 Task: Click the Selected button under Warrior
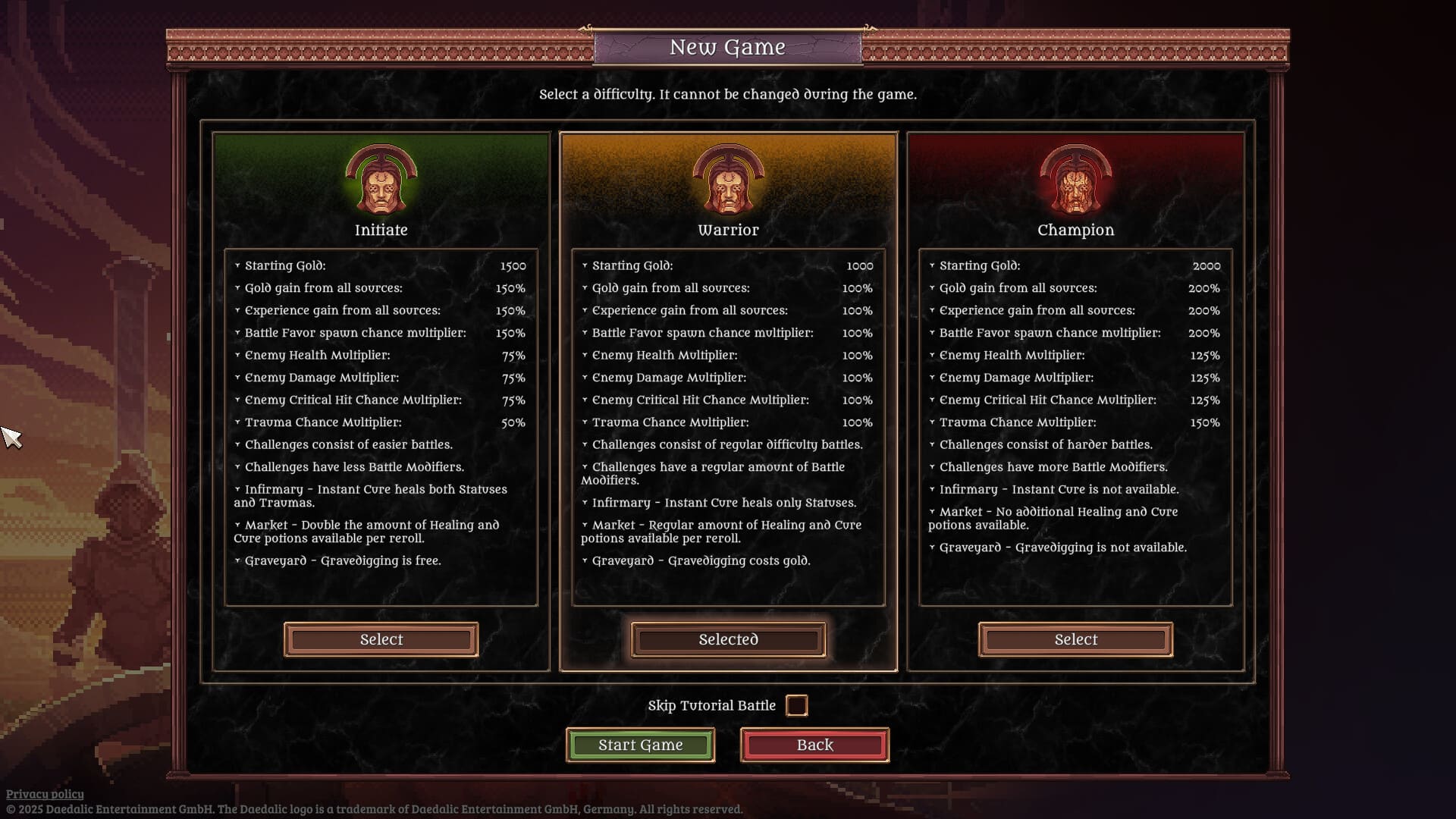(x=728, y=639)
